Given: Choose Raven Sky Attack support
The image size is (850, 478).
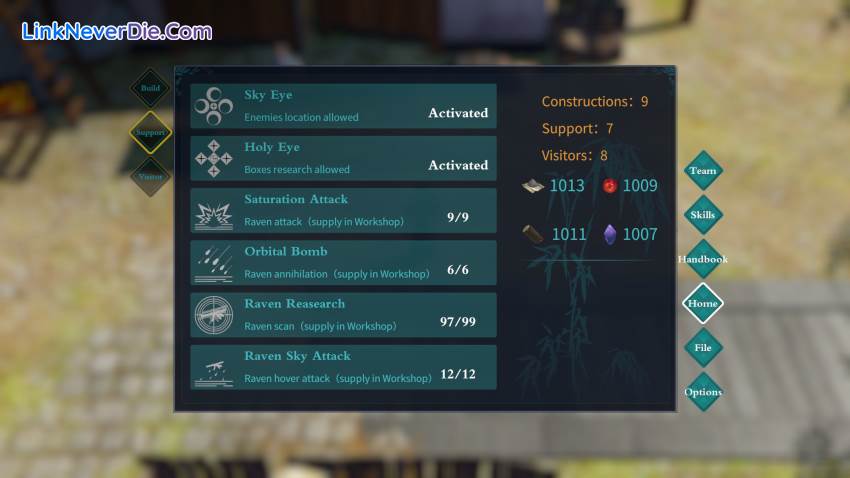Looking at the screenshot, I should click(x=343, y=367).
